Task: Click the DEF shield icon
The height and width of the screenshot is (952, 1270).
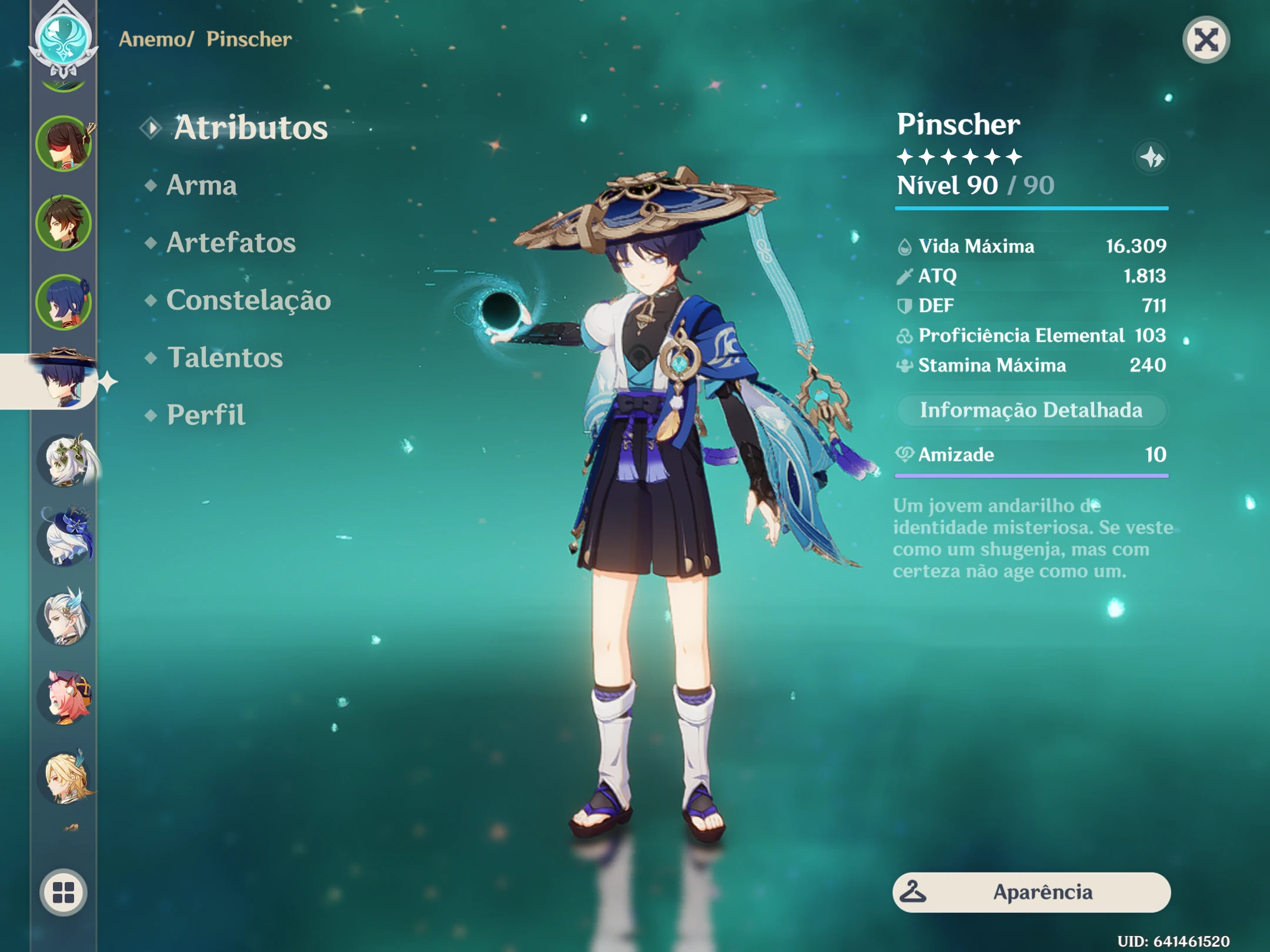Action: click(x=904, y=306)
